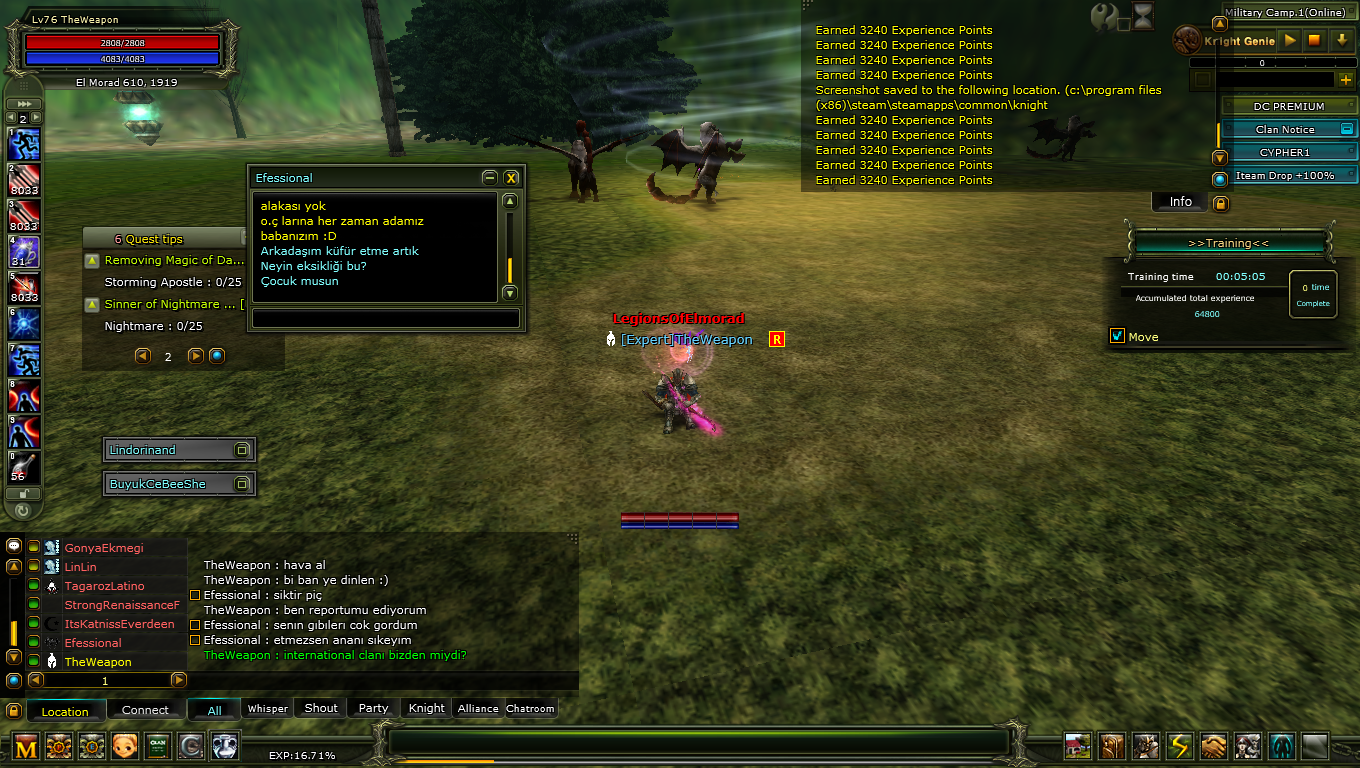Screen dimensions: 1360x768
Task: Toggle the Move checkbox in Training
Action: (1118, 336)
